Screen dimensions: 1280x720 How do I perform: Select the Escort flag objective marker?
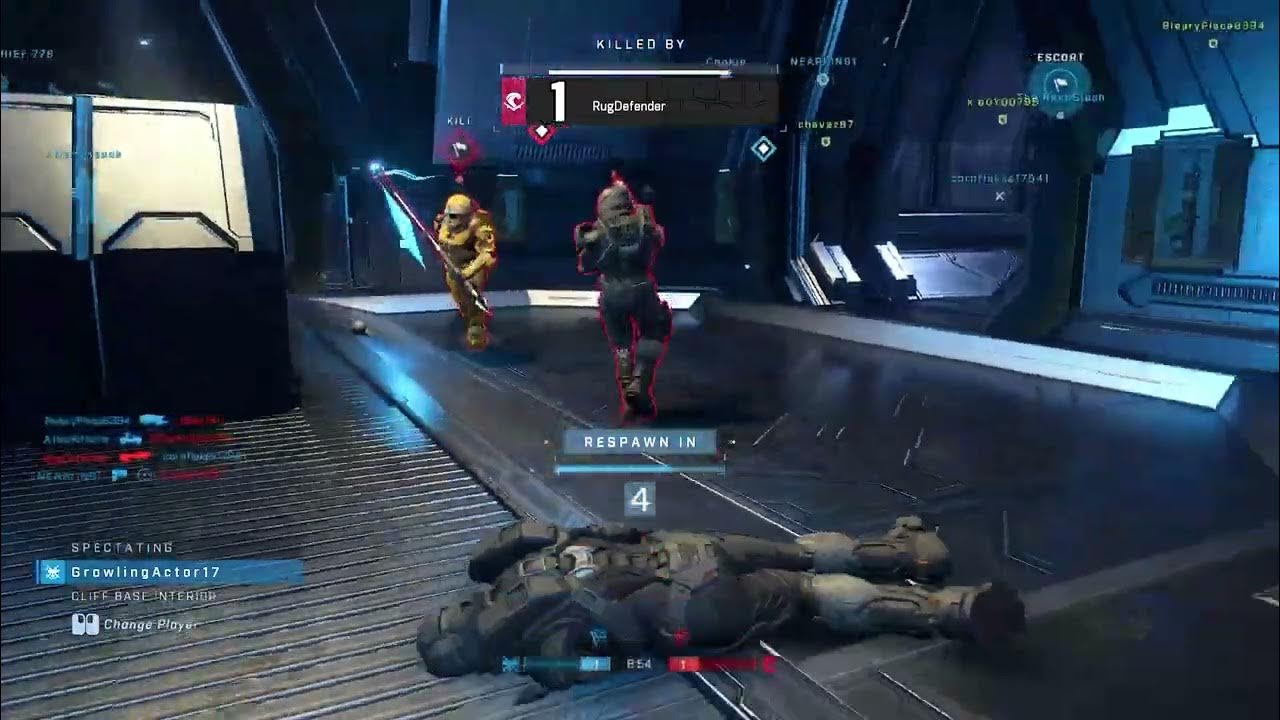click(x=1059, y=86)
